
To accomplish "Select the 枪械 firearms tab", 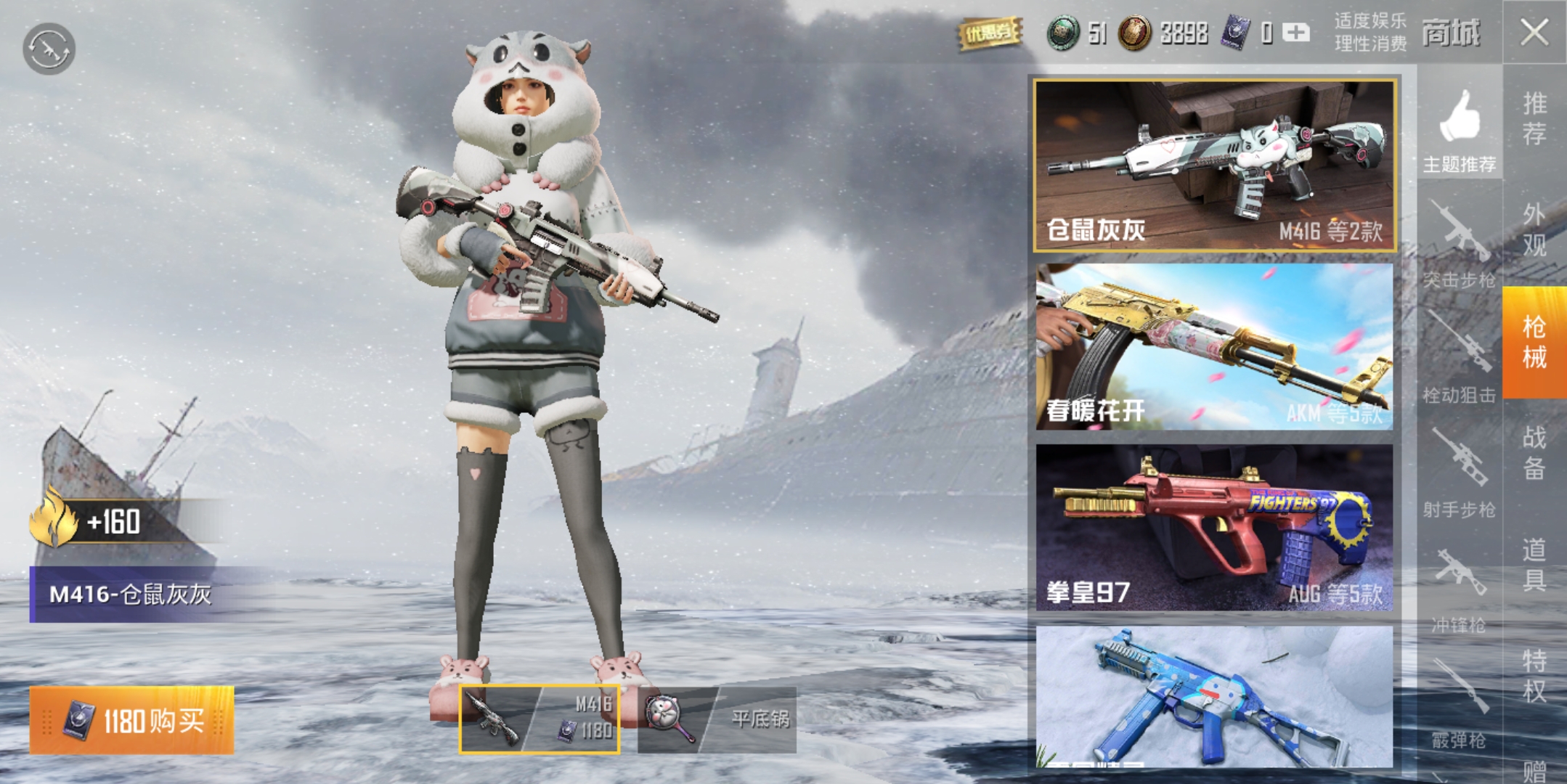I will click(x=1534, y=342).
